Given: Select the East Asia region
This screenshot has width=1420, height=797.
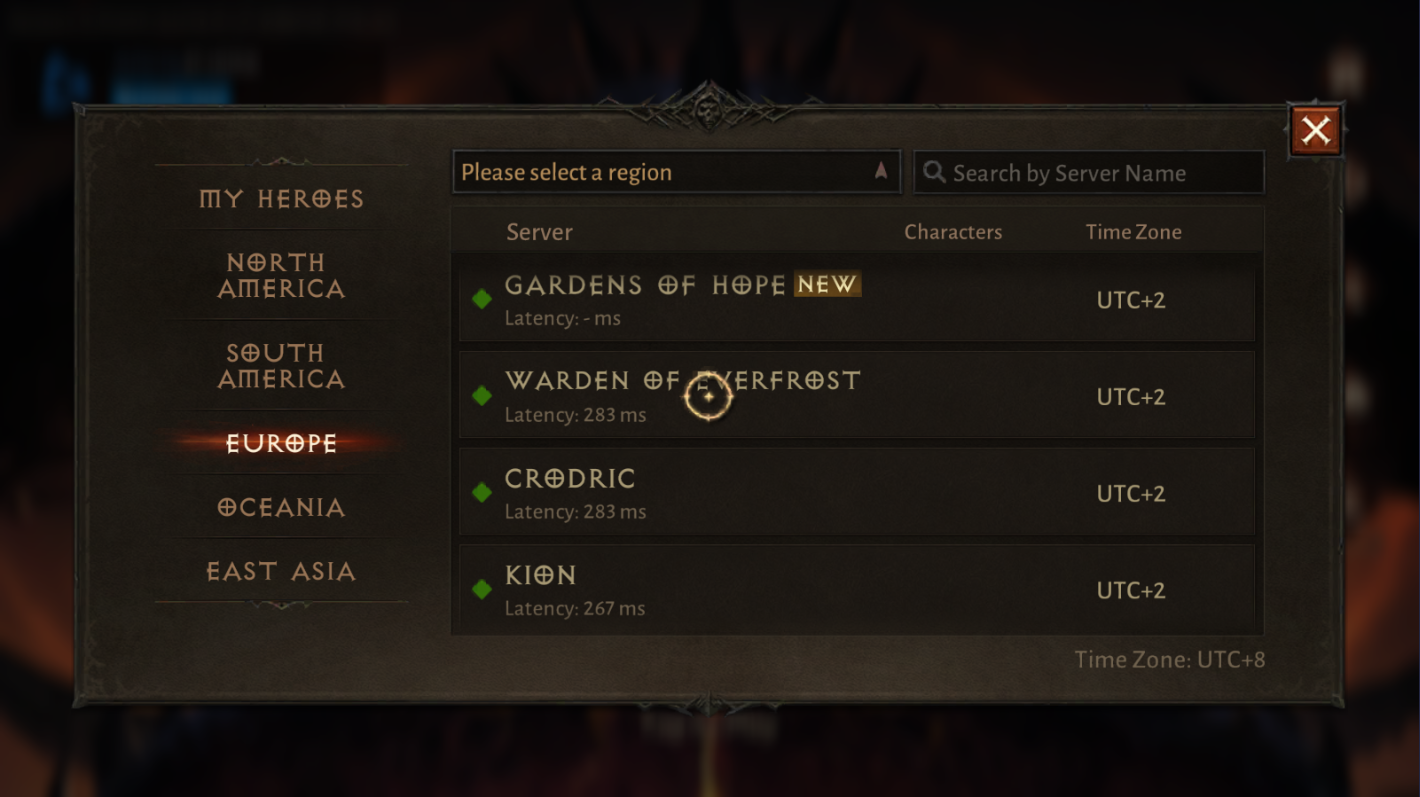Looking at the screenshot, I should (x=281, y=571).
